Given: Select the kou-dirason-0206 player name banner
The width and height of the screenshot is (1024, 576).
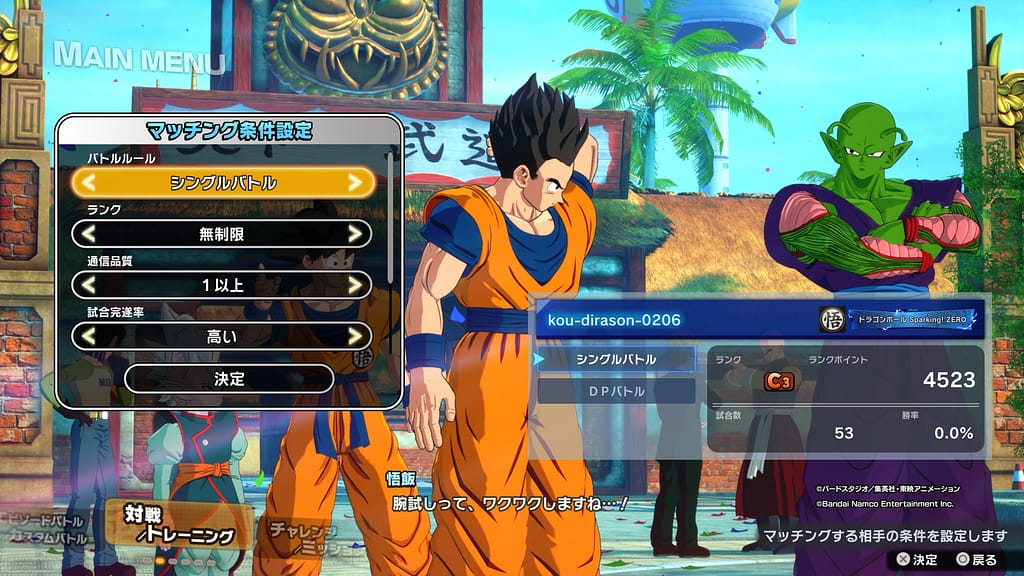Looking at the screenshot, I should 680,320.
